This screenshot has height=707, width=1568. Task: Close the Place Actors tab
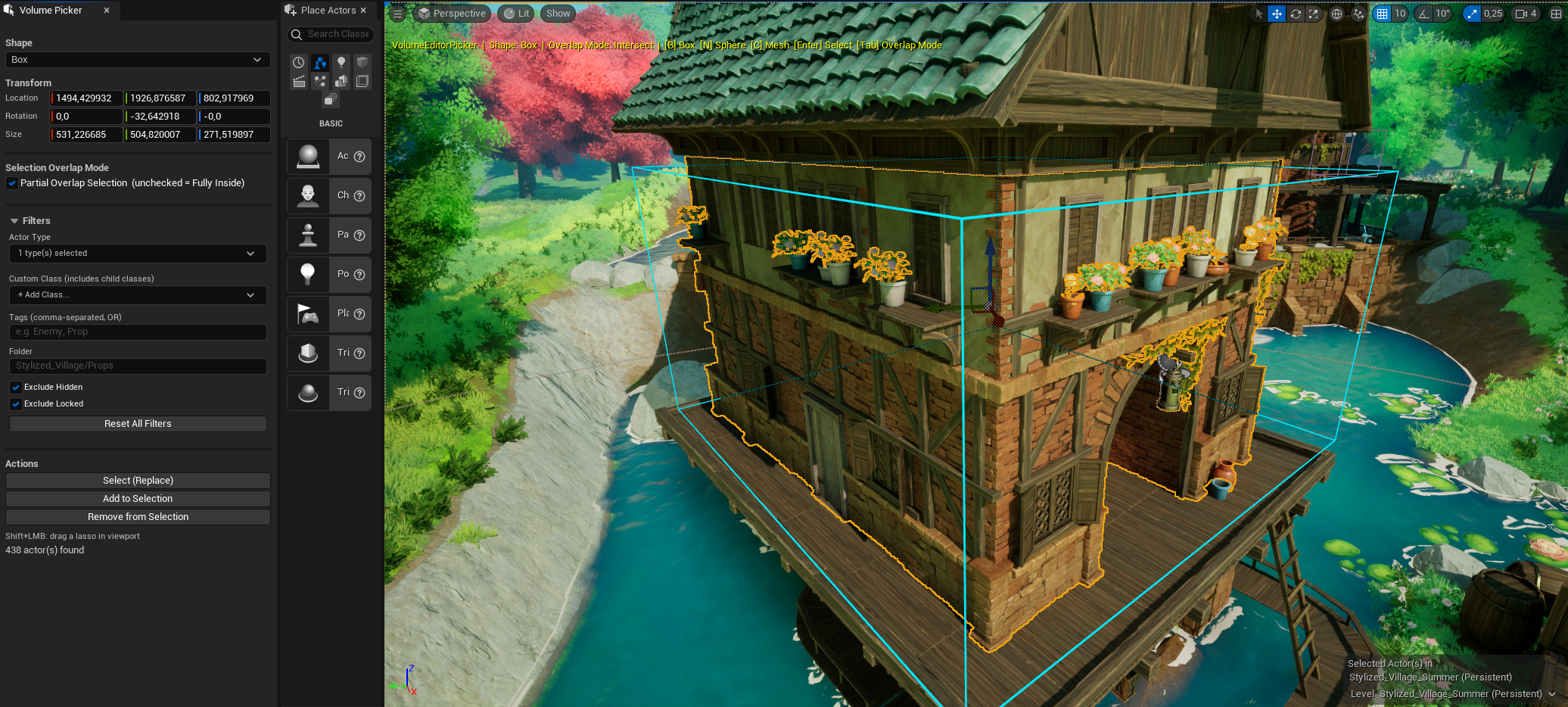pos(363,11)
